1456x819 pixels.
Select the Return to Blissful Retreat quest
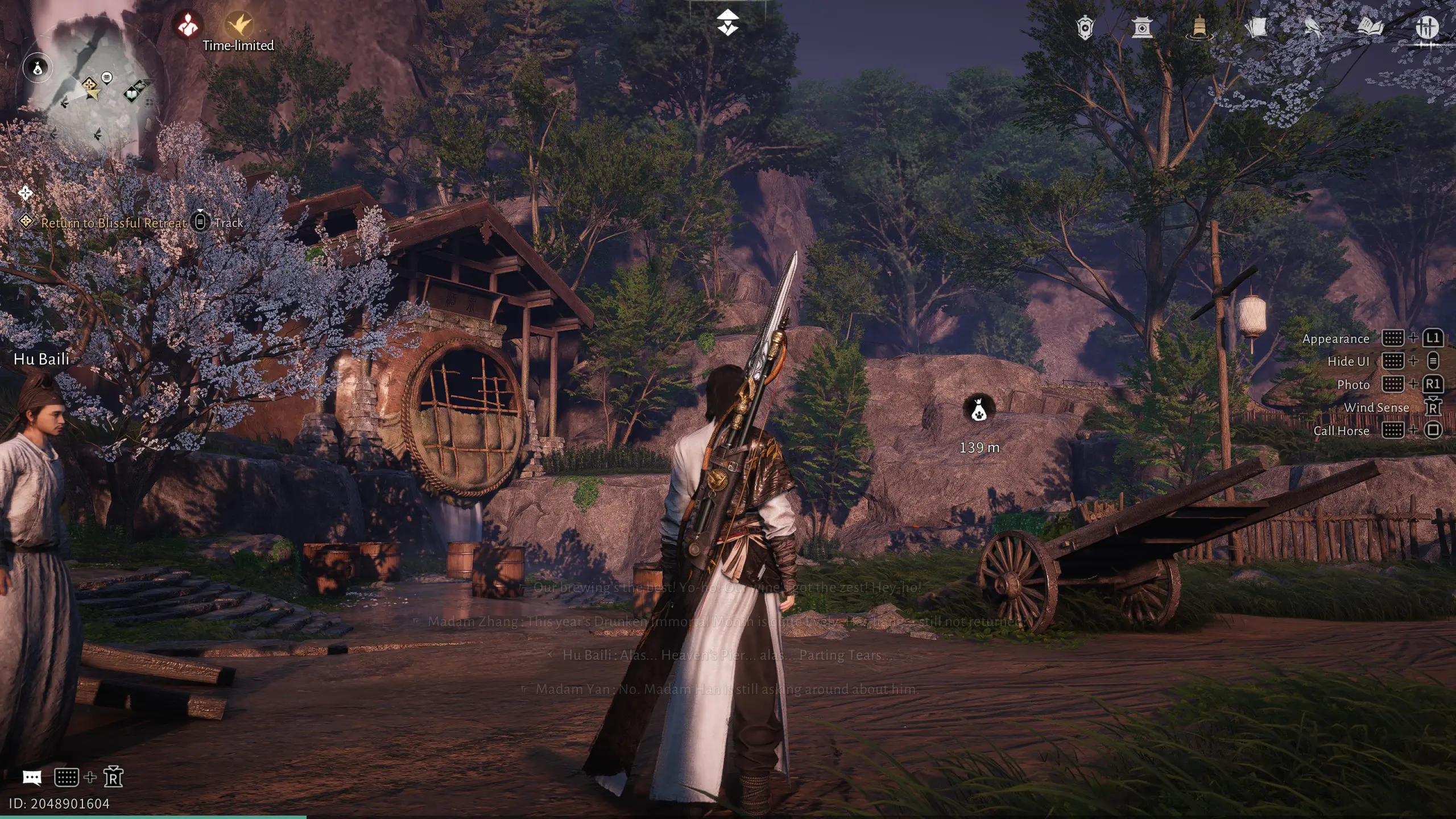click(x=114, y=223)
